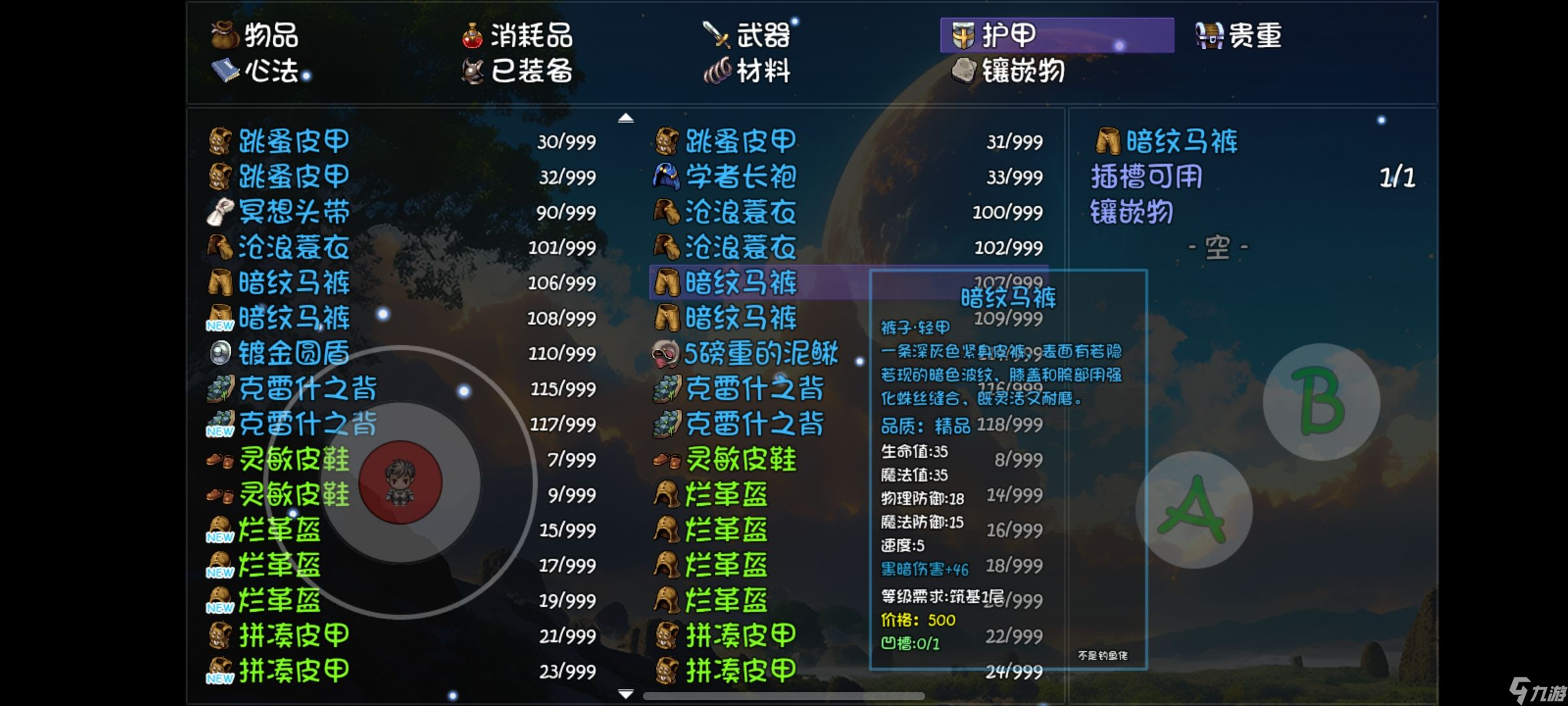Image resolution: width=1568 pixels, height=706 pixels.
Task: Select the 拼凑皮甲 patchwork armor icon
Action: tap(222, 633)
